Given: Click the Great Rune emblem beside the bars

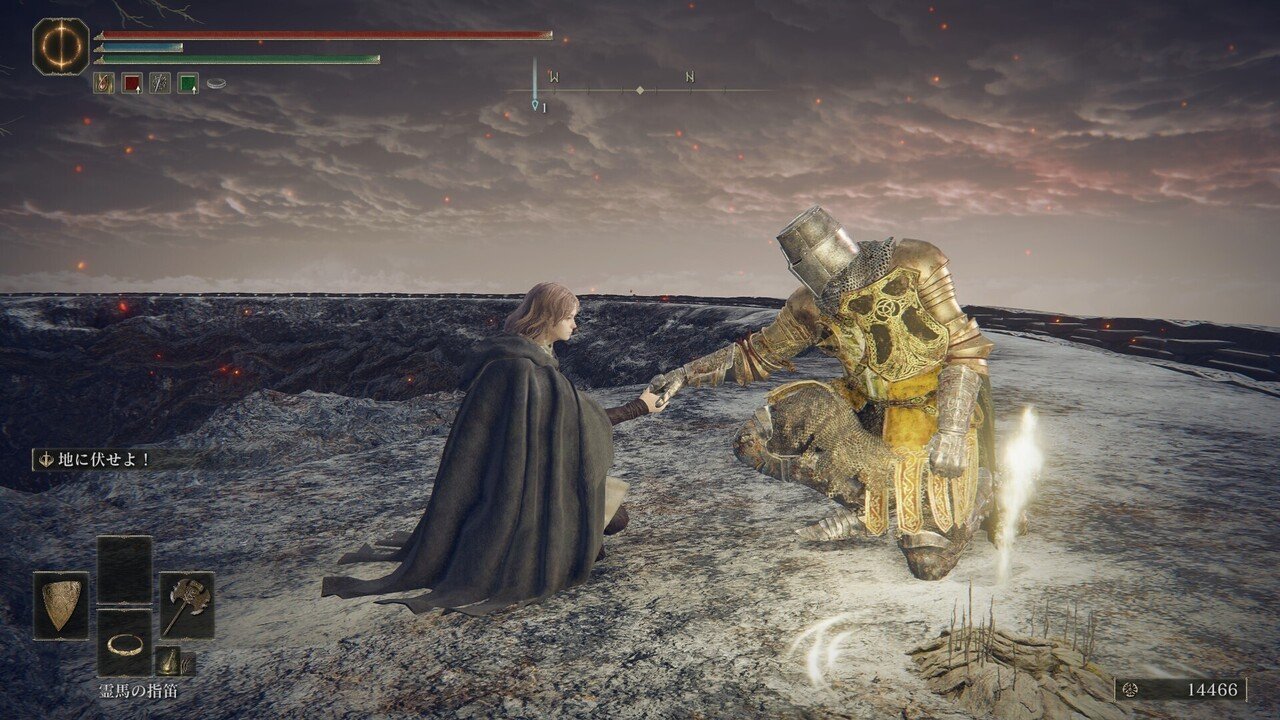Looking at the screenshot, I should (61, 46).
